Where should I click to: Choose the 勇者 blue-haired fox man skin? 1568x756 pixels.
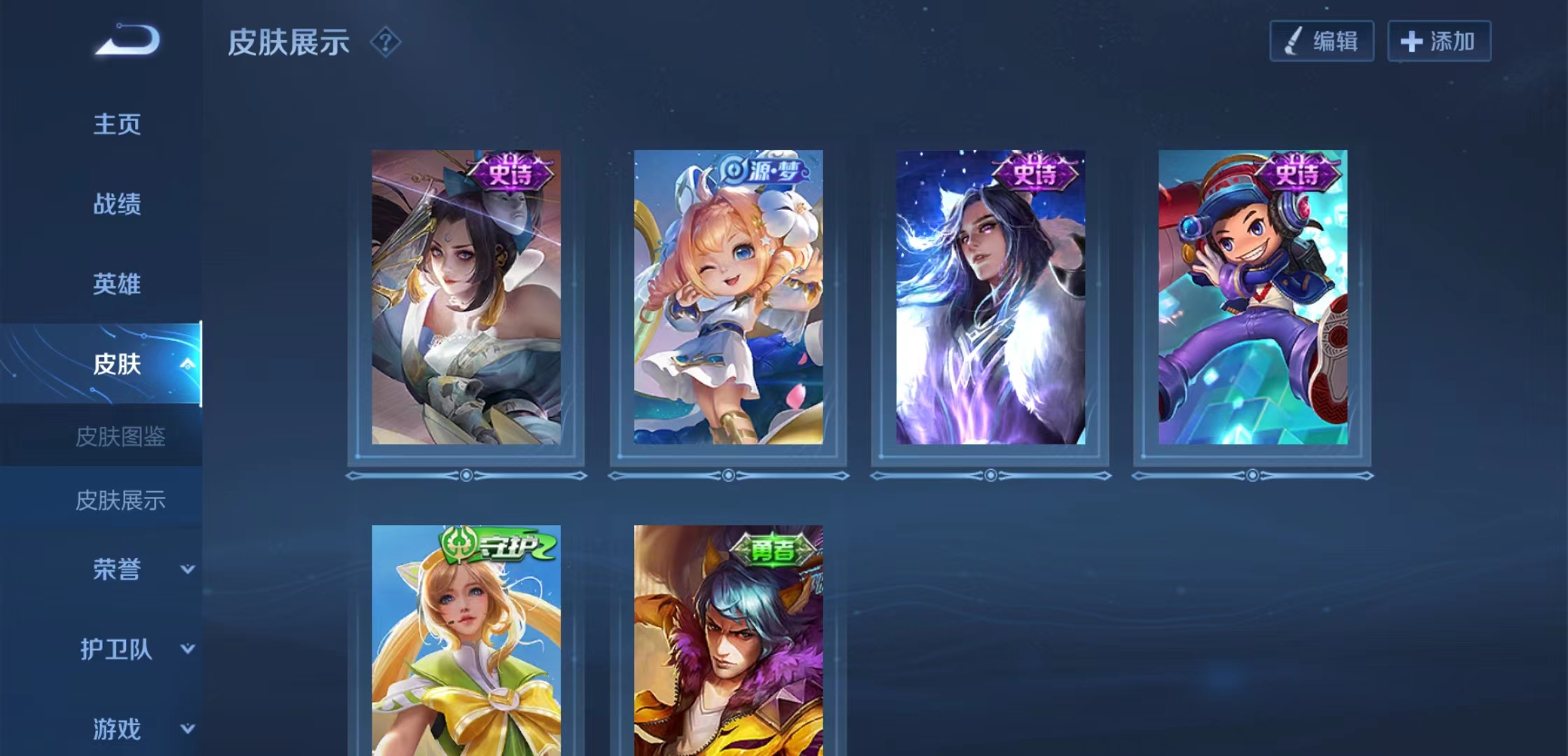(x=728, y=640)
